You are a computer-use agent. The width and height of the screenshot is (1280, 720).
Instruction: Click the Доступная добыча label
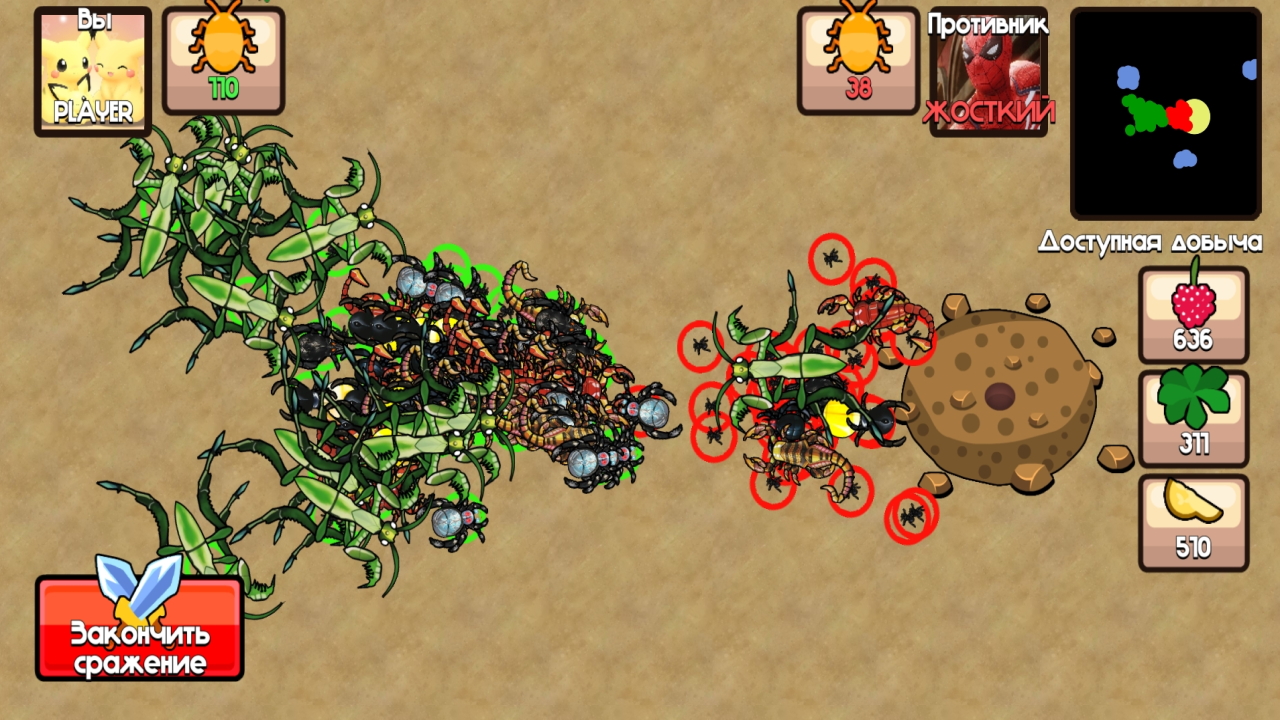coord(1151,242)
